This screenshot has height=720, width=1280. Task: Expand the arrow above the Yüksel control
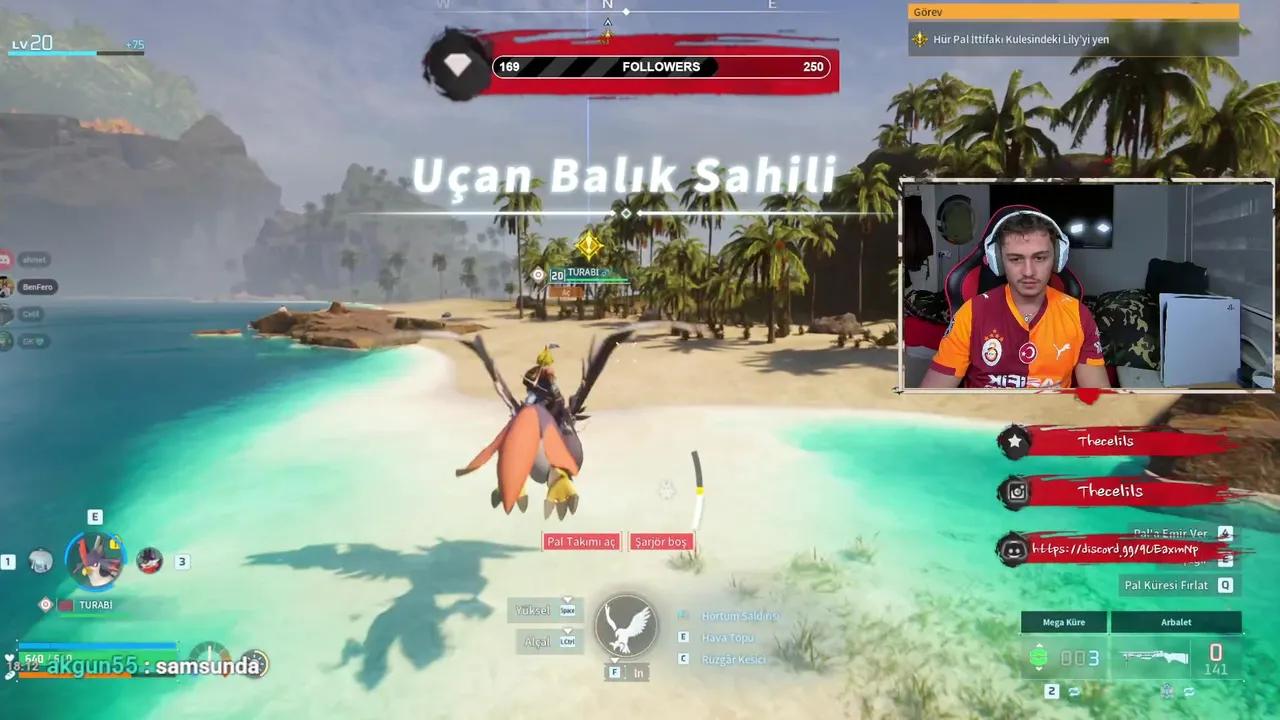(568, 599)
